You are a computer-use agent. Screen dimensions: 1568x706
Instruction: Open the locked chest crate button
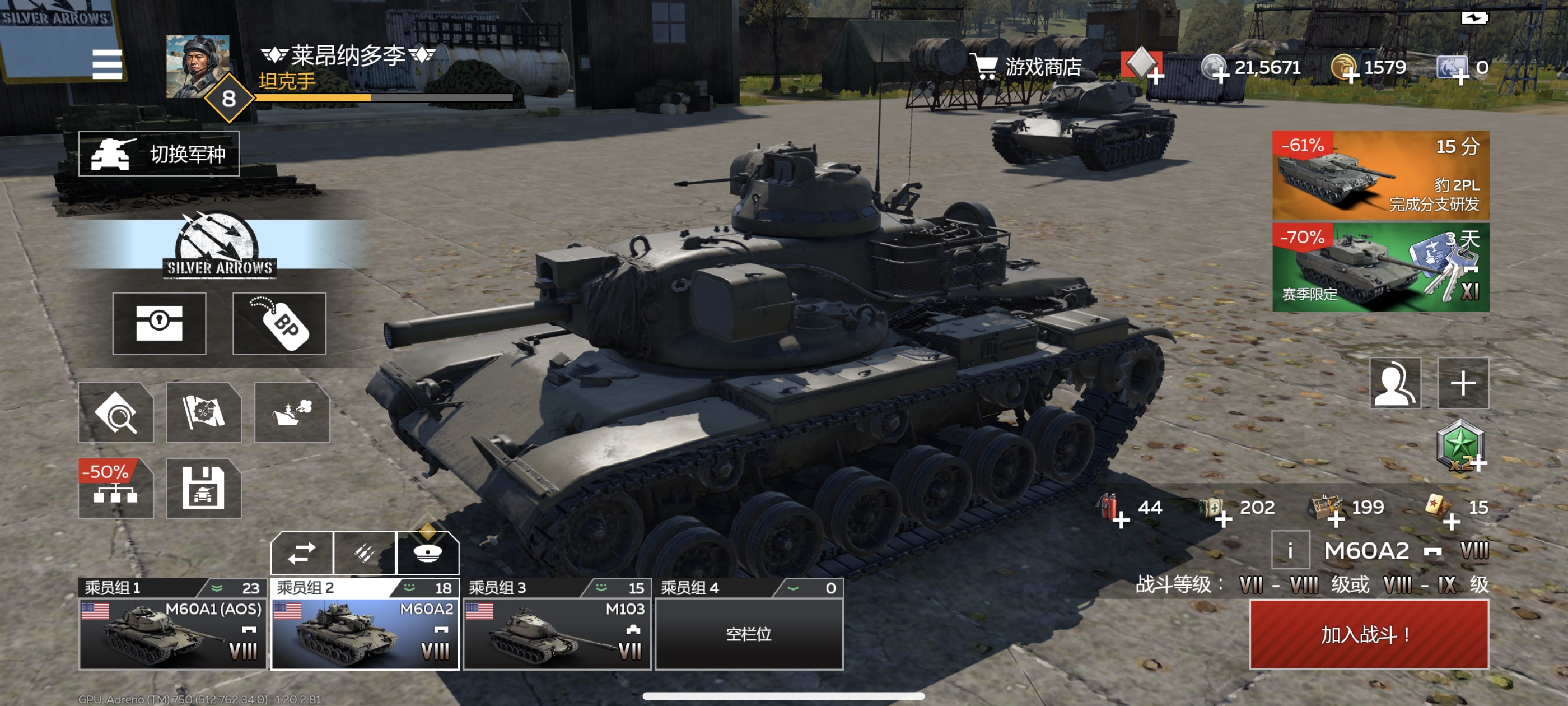[x=159, y=323]
